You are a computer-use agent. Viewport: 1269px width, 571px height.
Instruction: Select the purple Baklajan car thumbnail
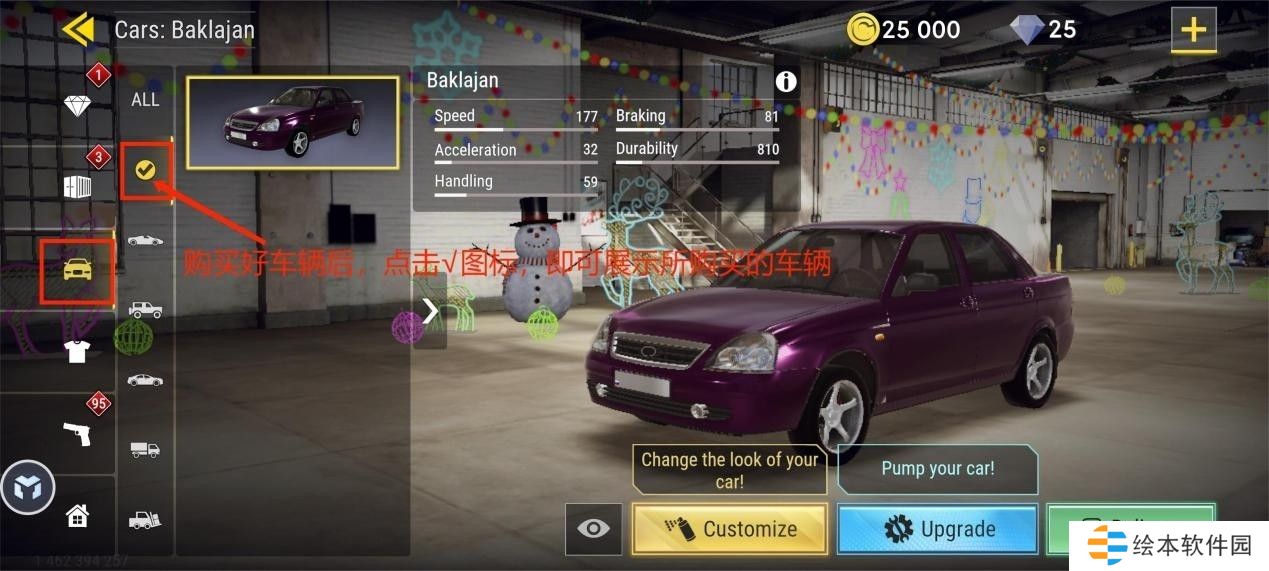292,122
